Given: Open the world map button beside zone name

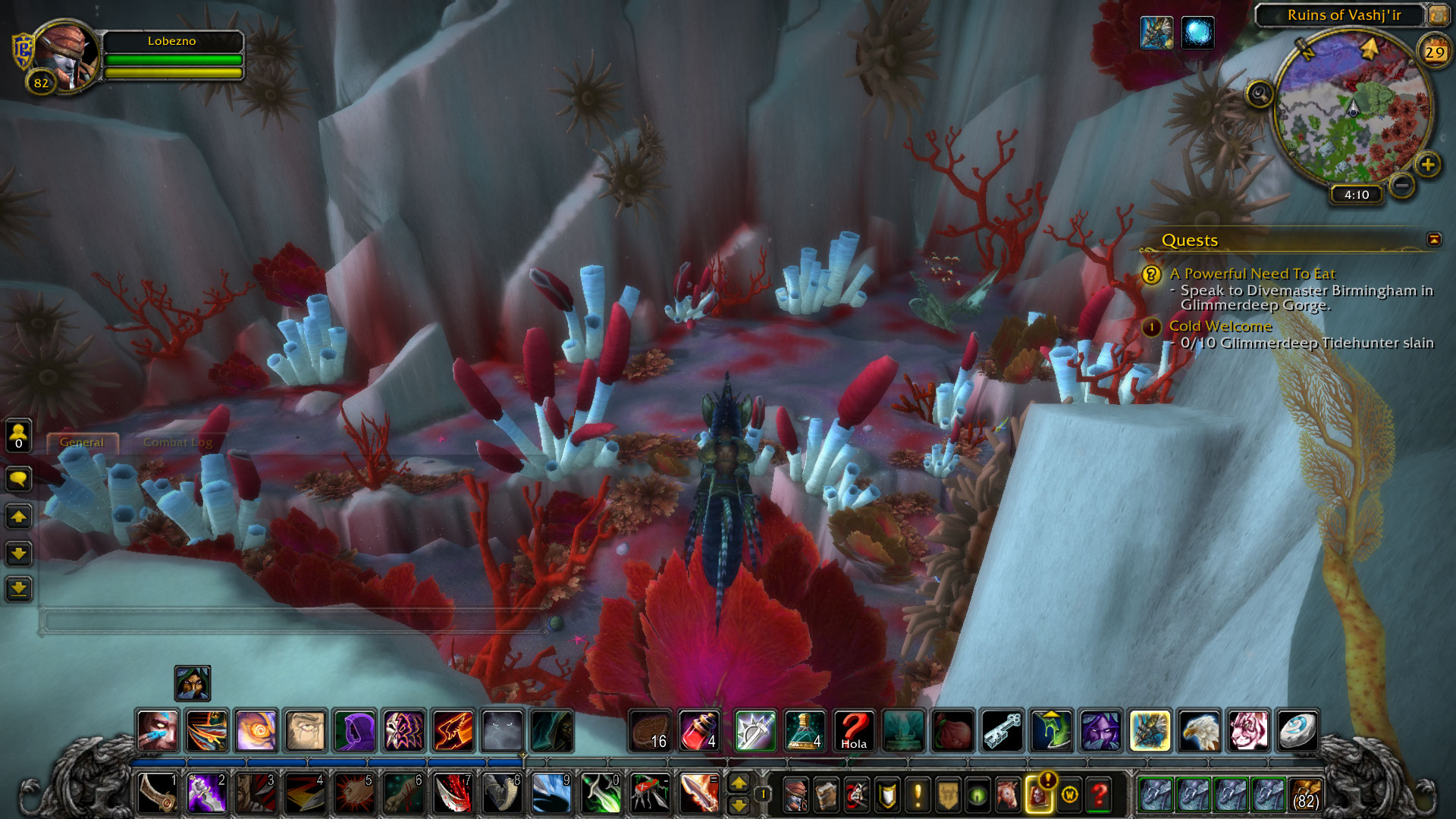Looking at the screenshot, I should tap(1437, 14).
